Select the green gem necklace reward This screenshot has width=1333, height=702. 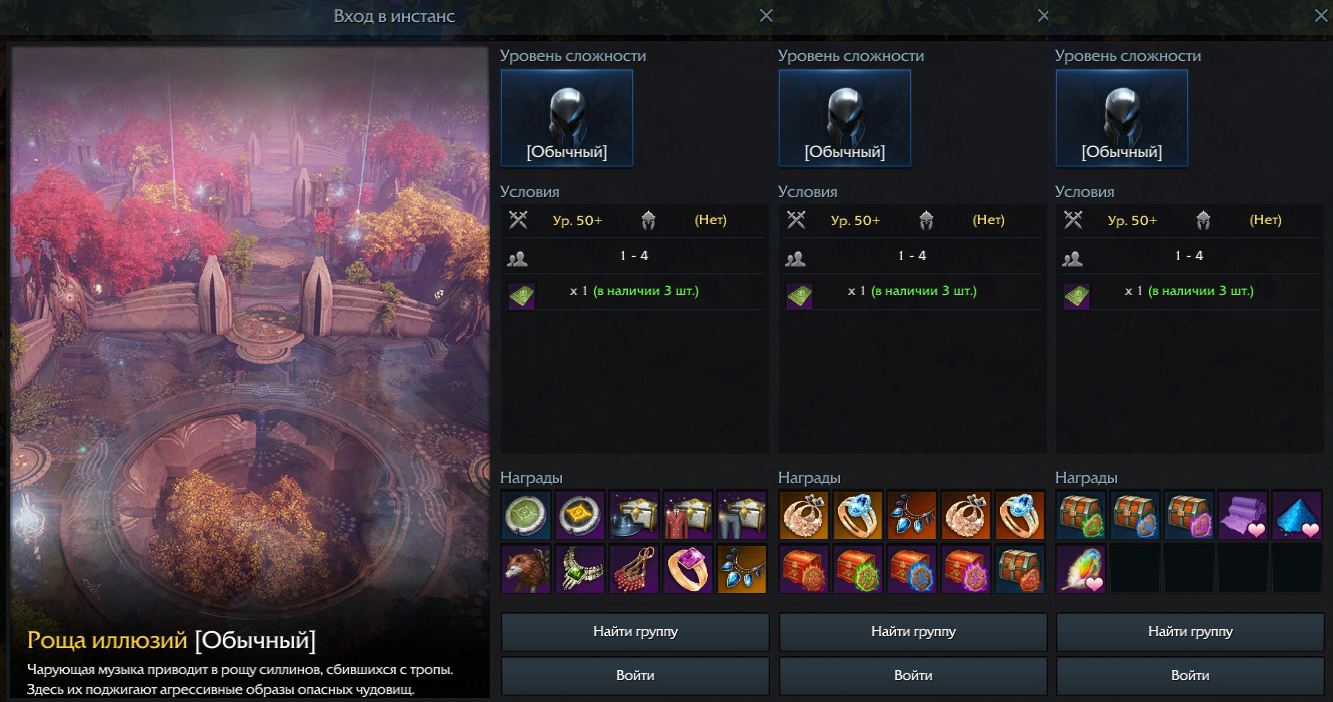580,569
